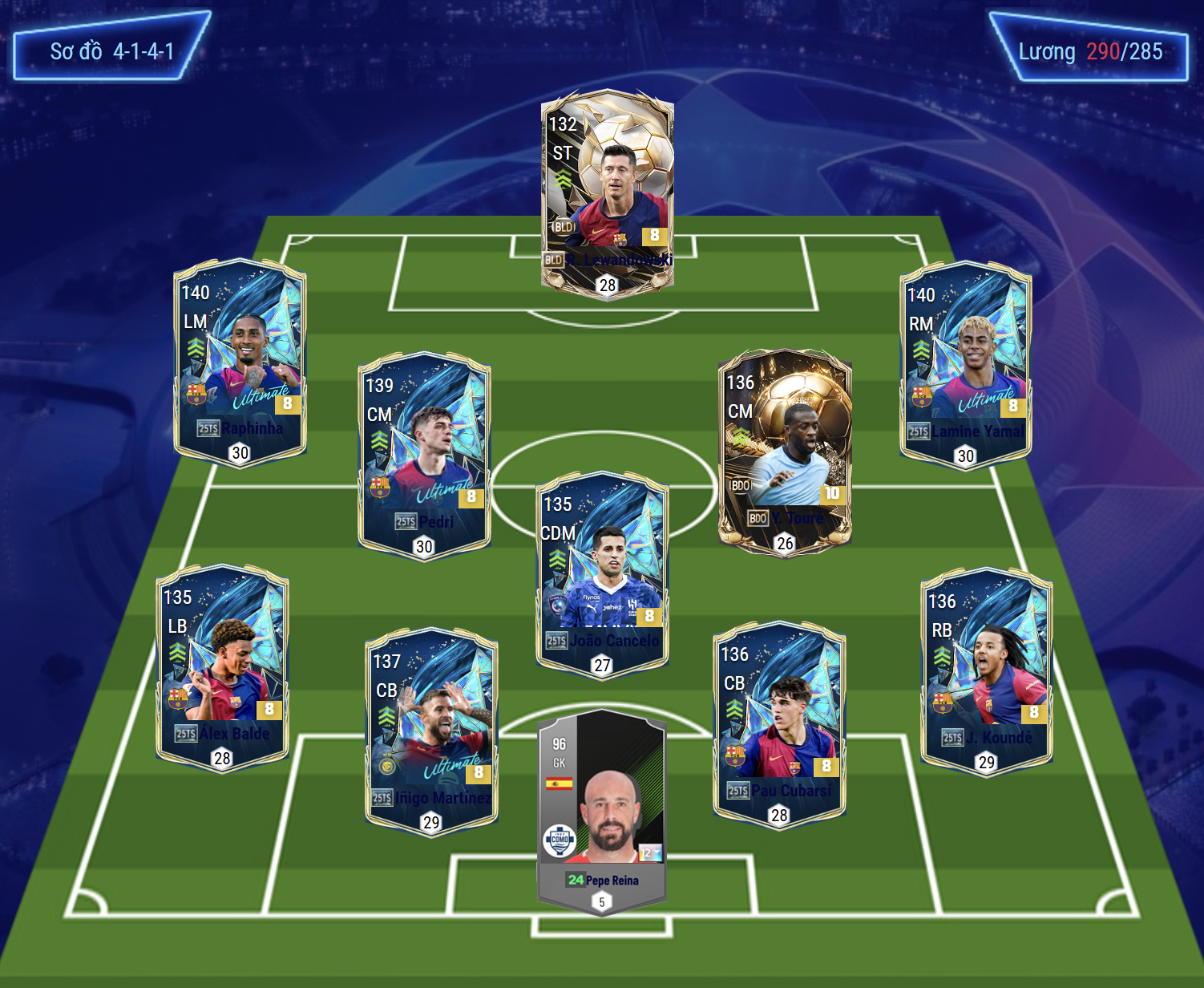
Task: Select the João Cancelo CDM card
Action: pos(602,573)
